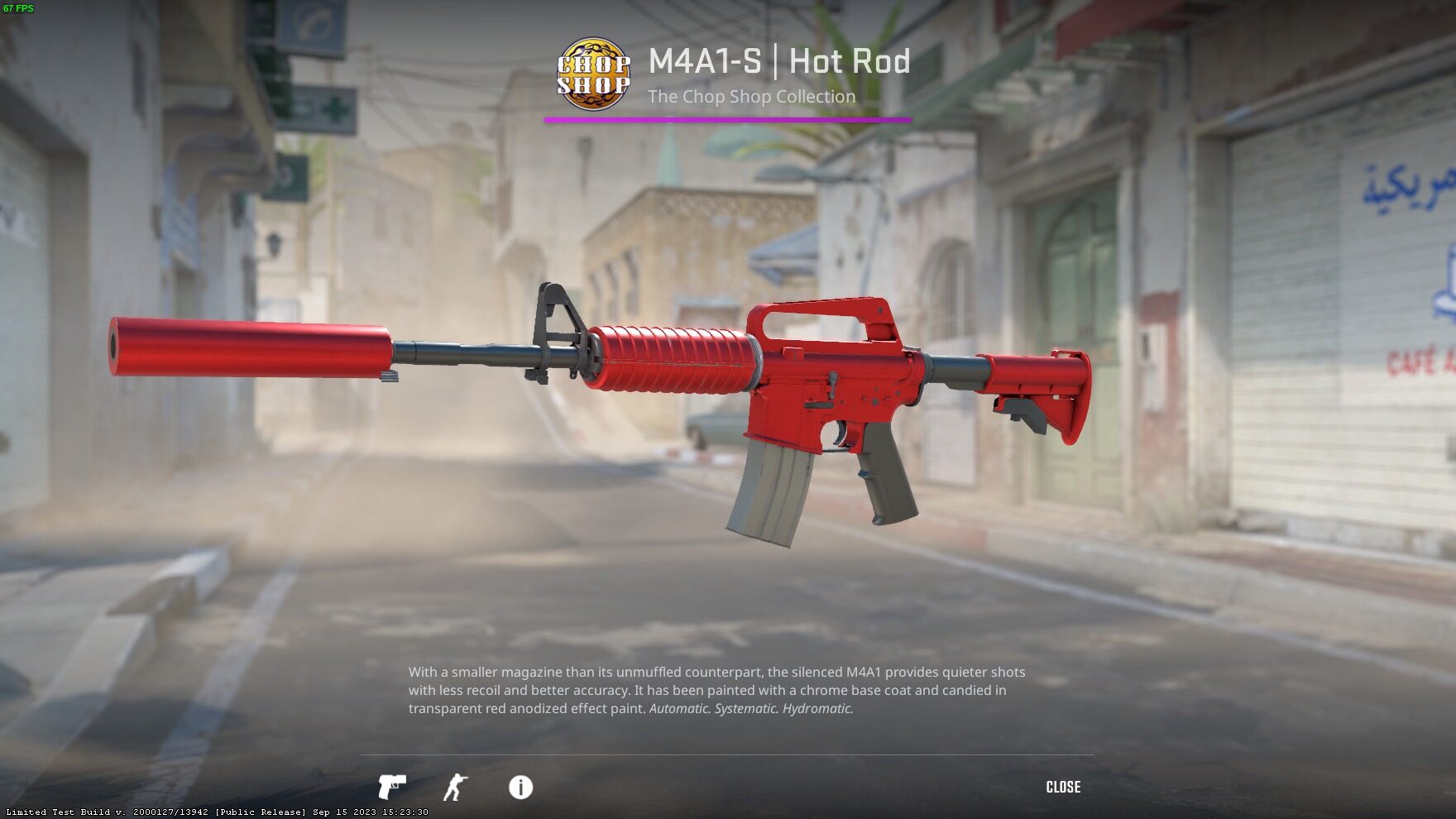Screen dimensions: 1456x819
Task: Select the M4A1-S | Hot Rod title
Action: [x=778, y=61]
